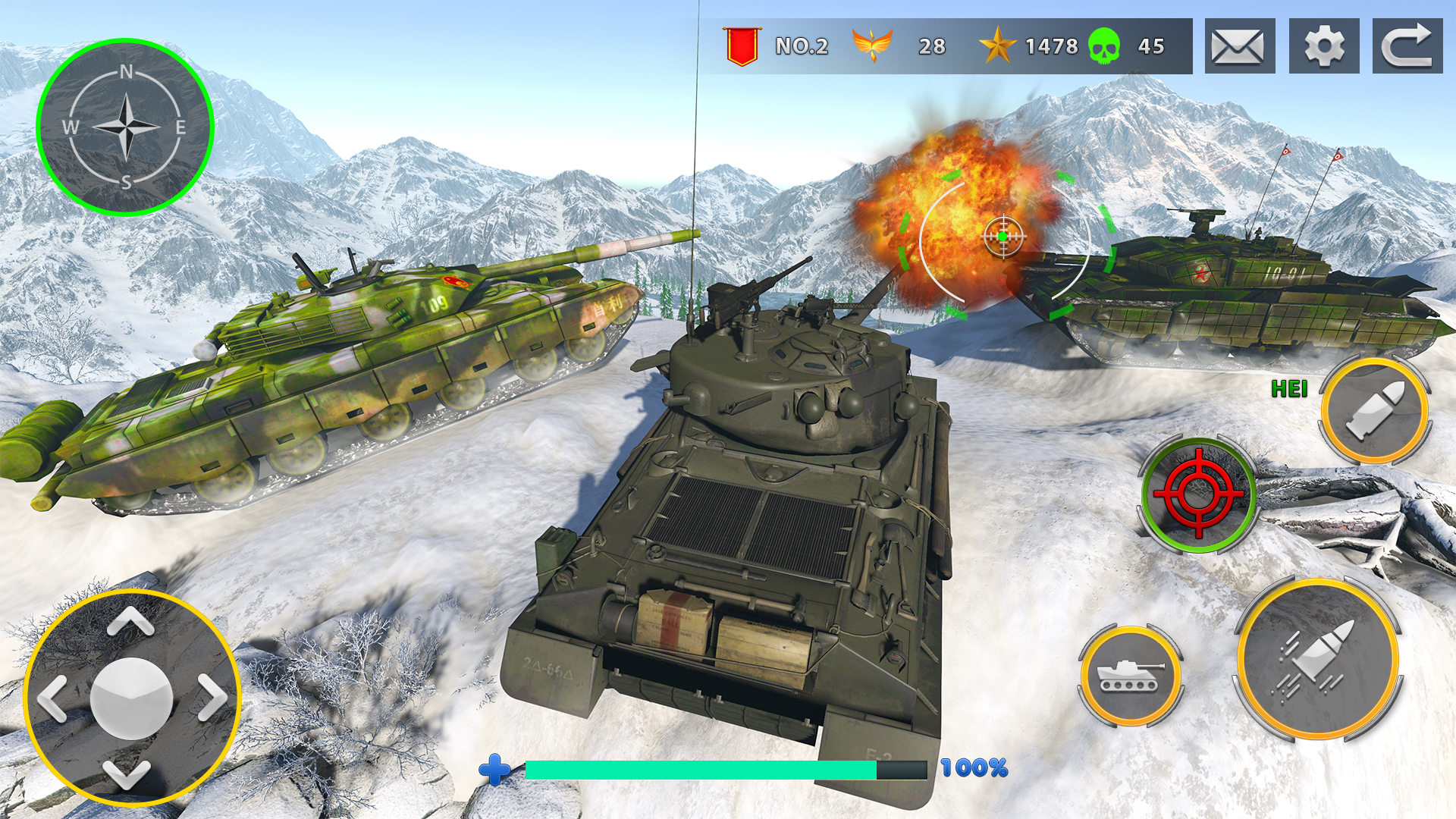
Task: Tap the green aiming reticle on the explosion
Action: (1003, 236)
